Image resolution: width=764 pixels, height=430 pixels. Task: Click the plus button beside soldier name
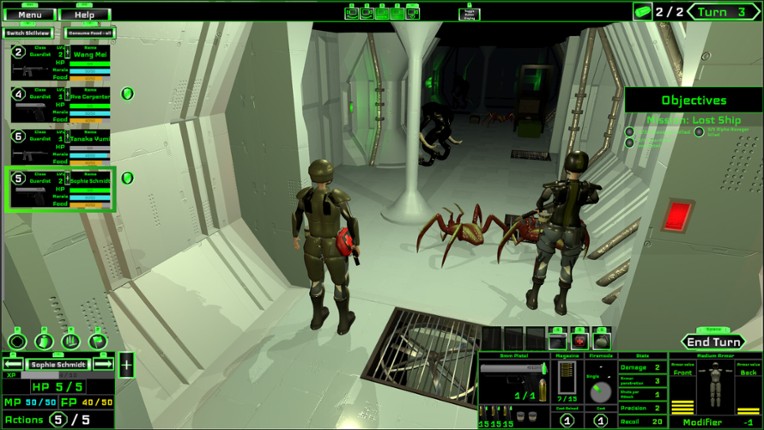click(127, 365)
